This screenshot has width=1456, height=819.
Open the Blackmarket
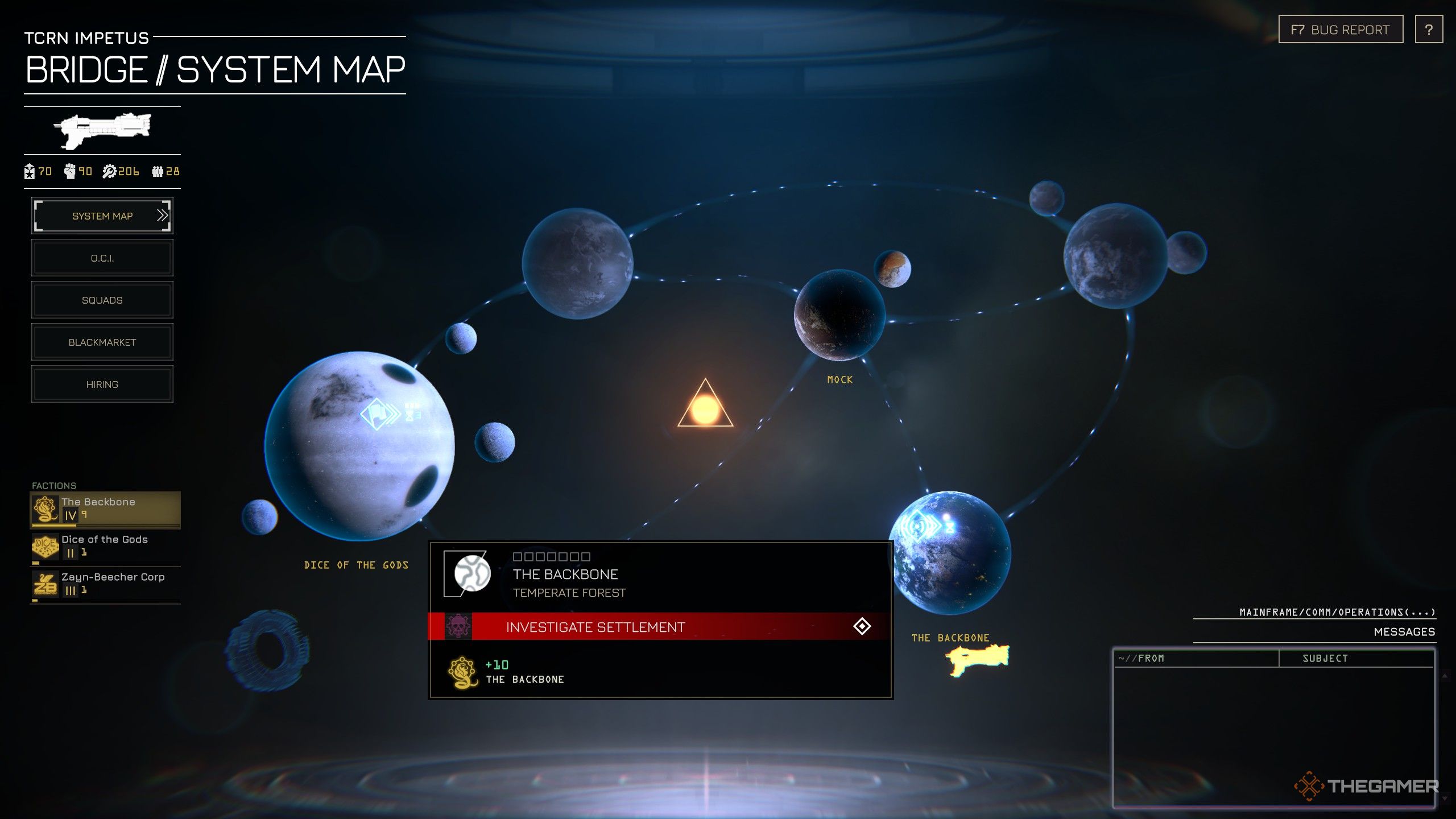coord(102,342)
